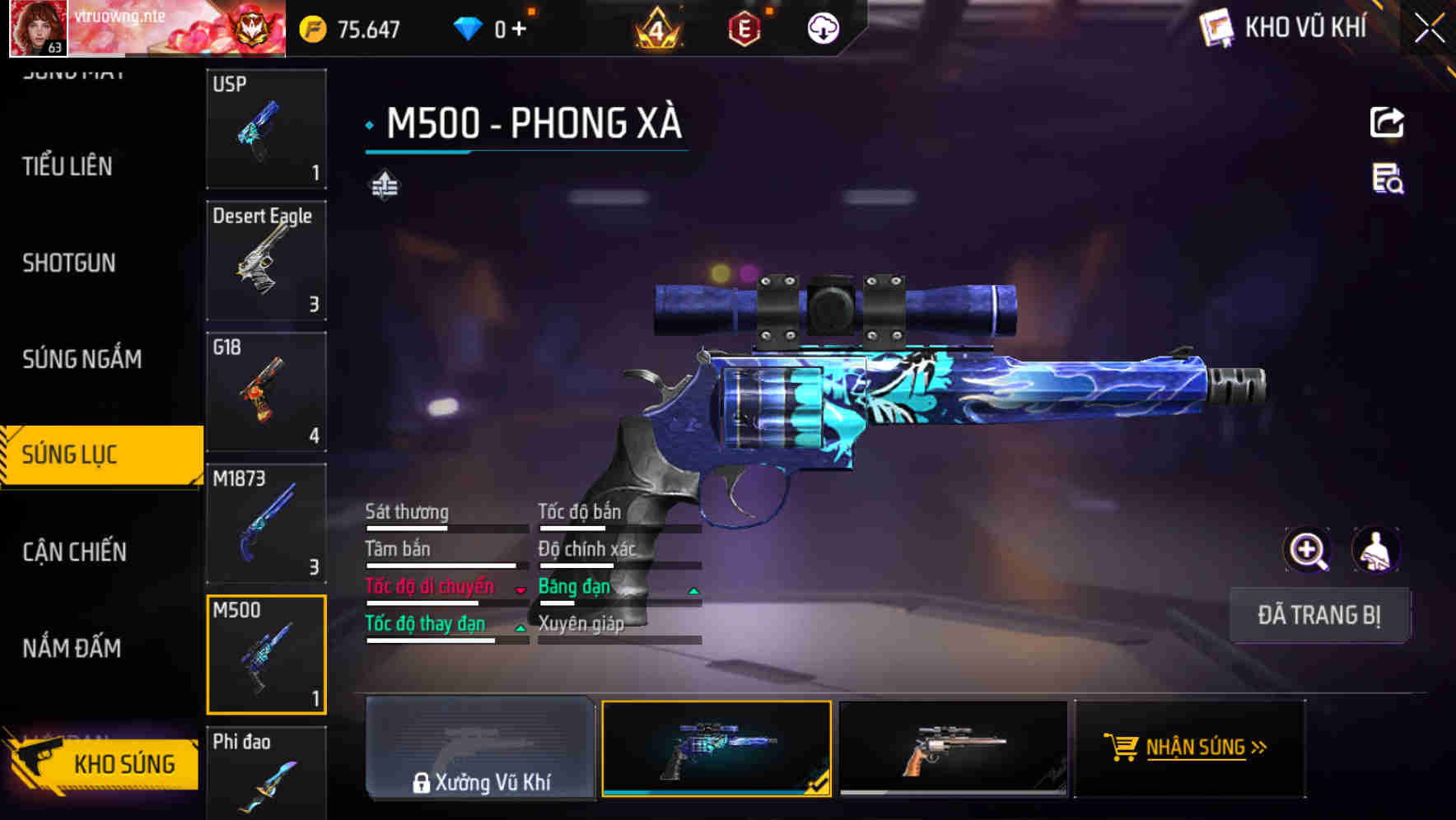Share the M500 - Phong Xà skin
The width and height of the screenshot is (1456, 820).
point(1387,122)
